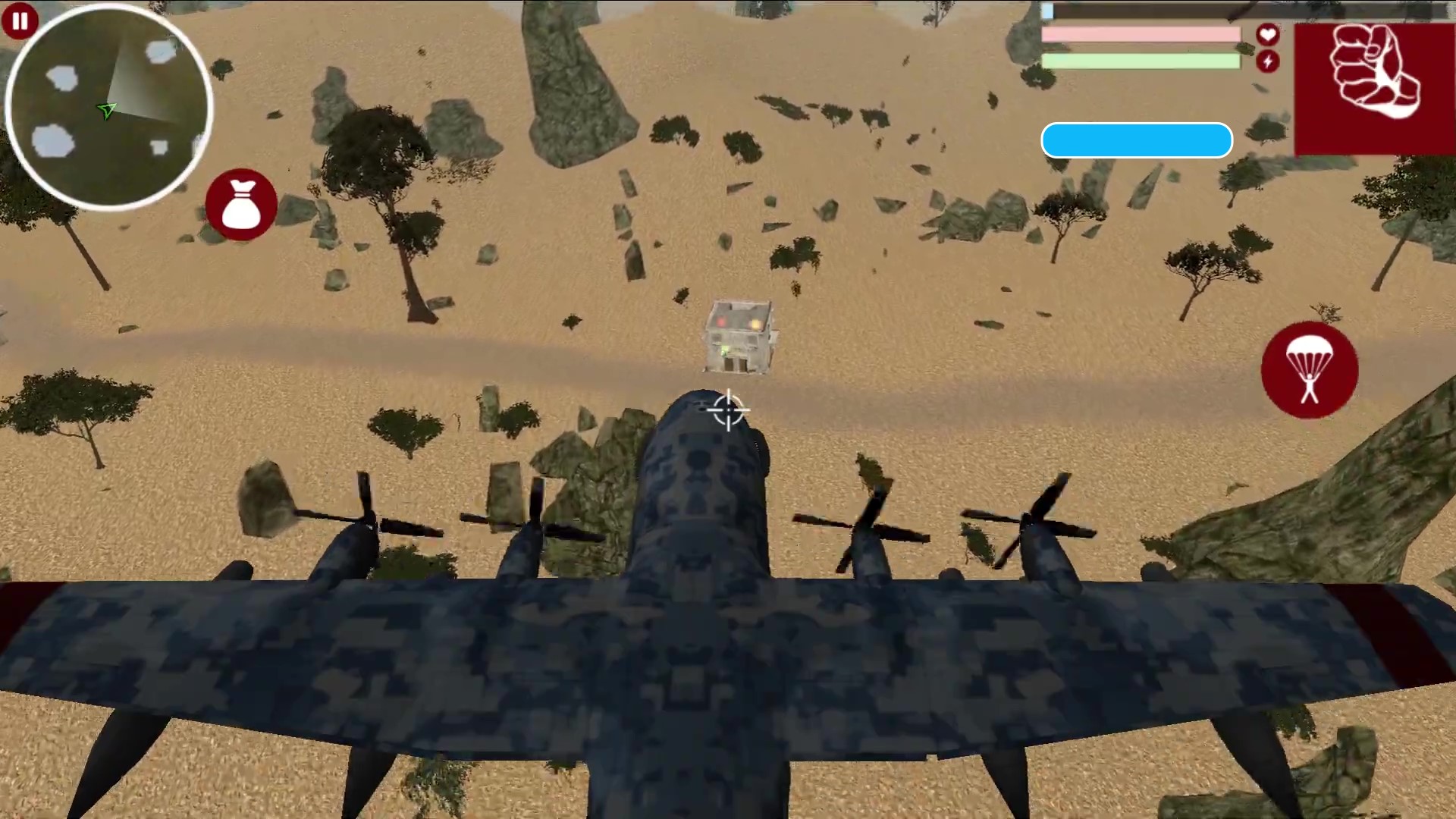Tap the green player arrow on minimap

[108, 111]
